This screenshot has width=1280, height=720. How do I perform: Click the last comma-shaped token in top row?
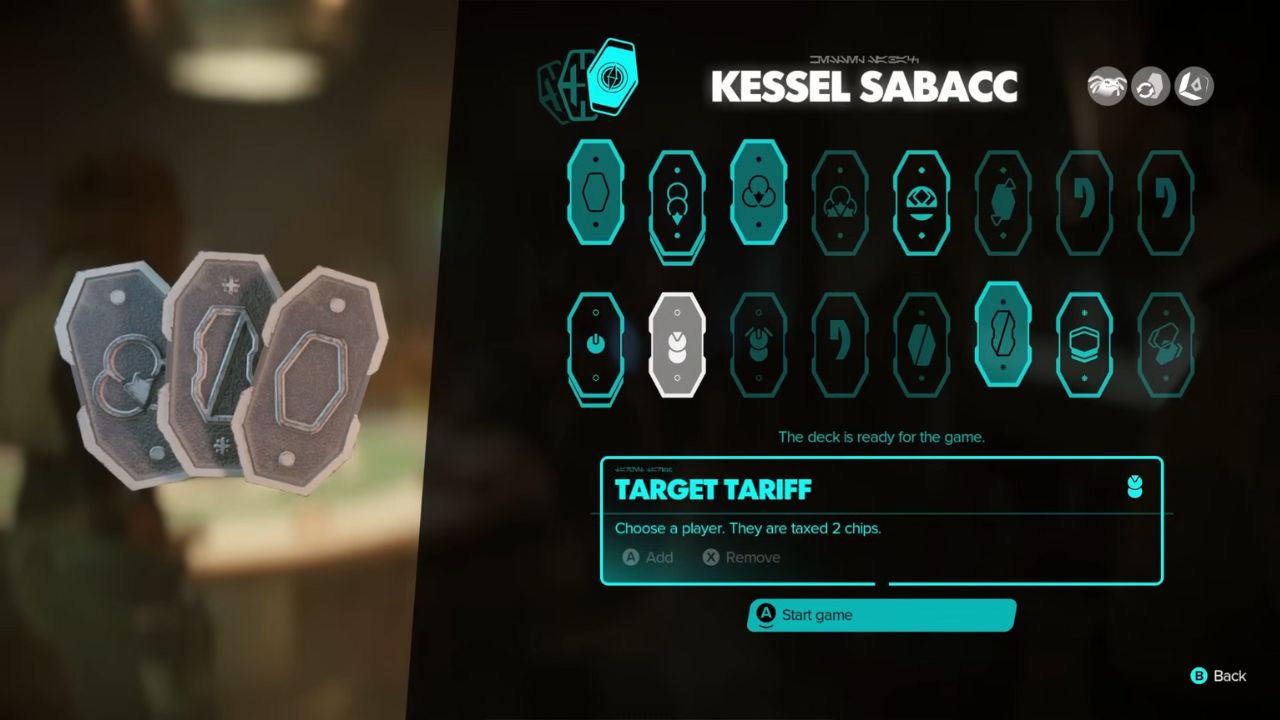coord(1166,197)
